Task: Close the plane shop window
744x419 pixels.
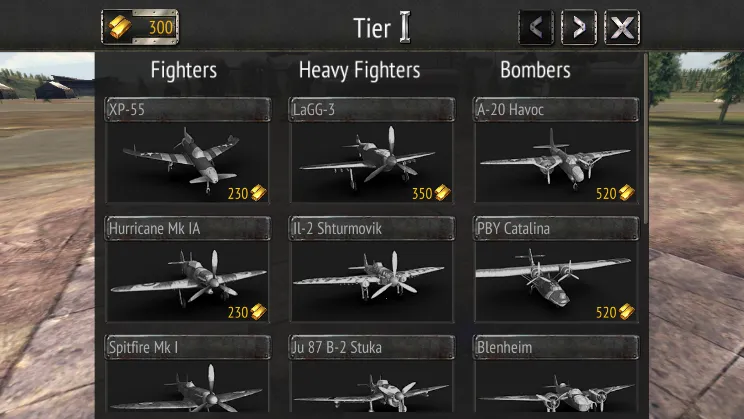Action: pyautogui.click(x=622, y=27)
